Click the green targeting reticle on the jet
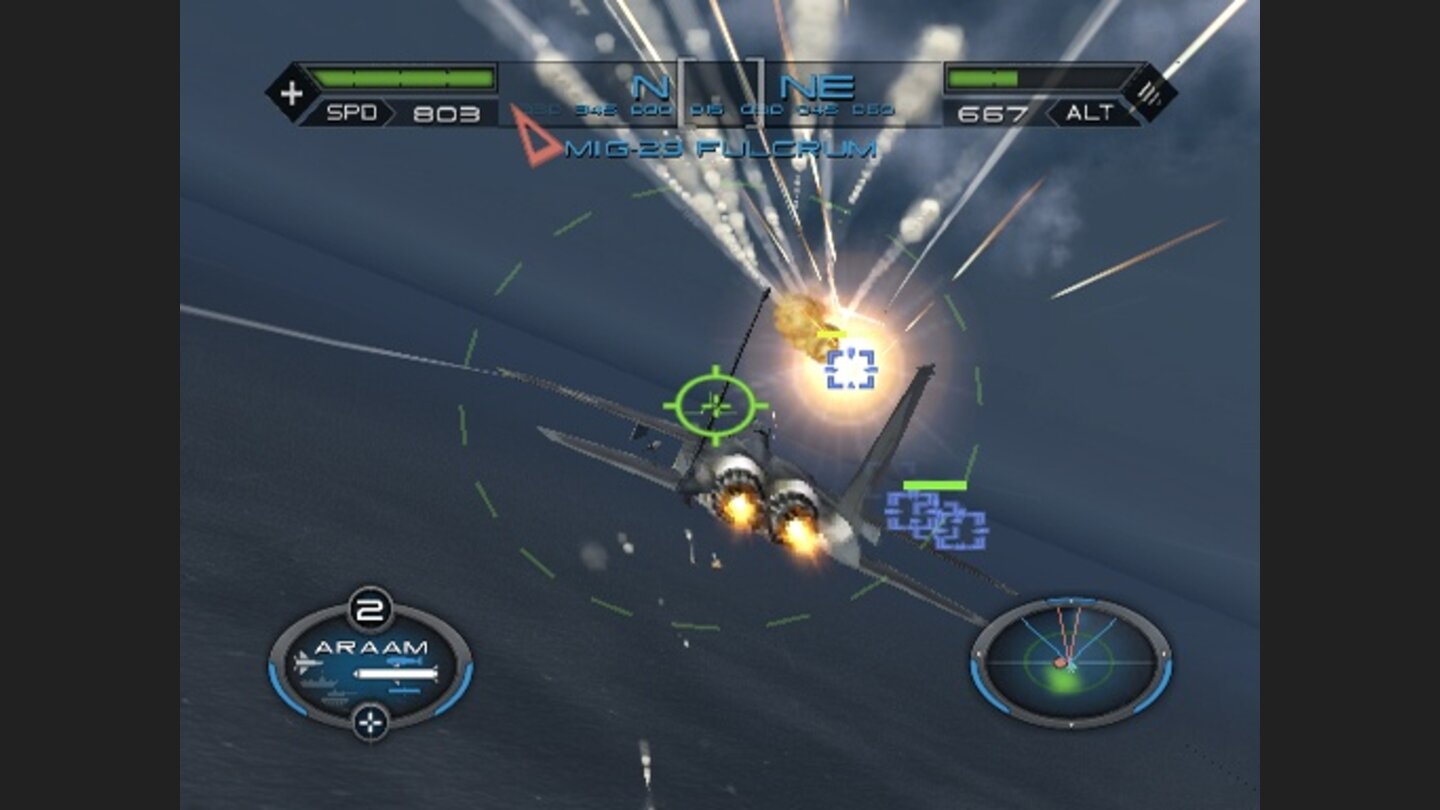Screen dimensions: 1440x810 pyautogui.click(x=715, y=405)
